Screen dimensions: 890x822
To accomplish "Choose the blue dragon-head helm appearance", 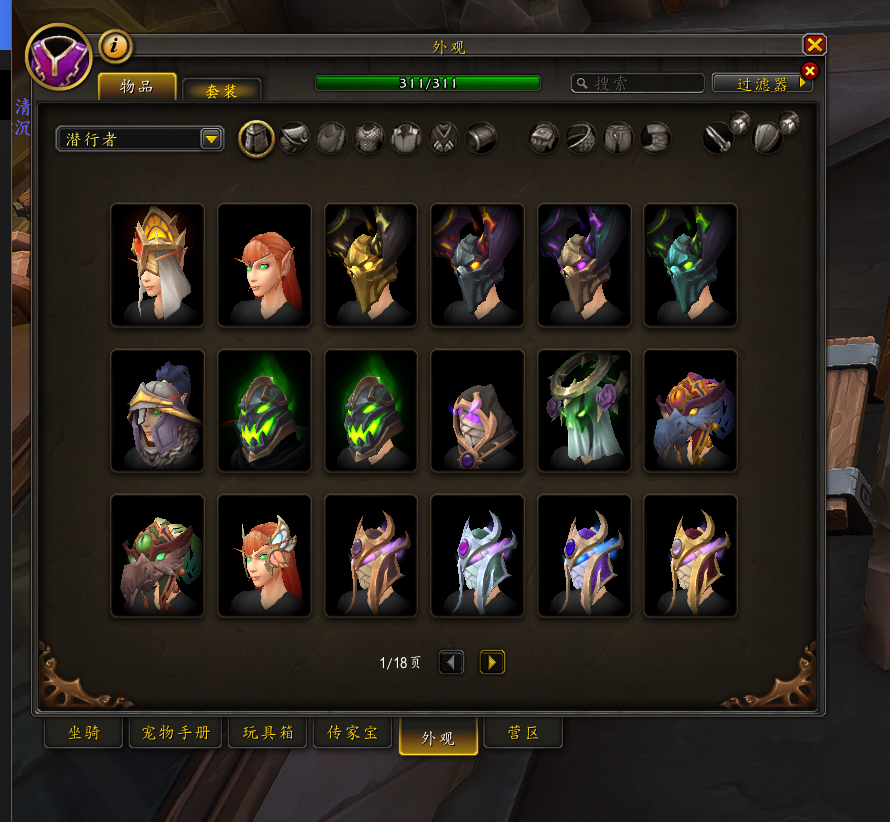I will [690, 410].
